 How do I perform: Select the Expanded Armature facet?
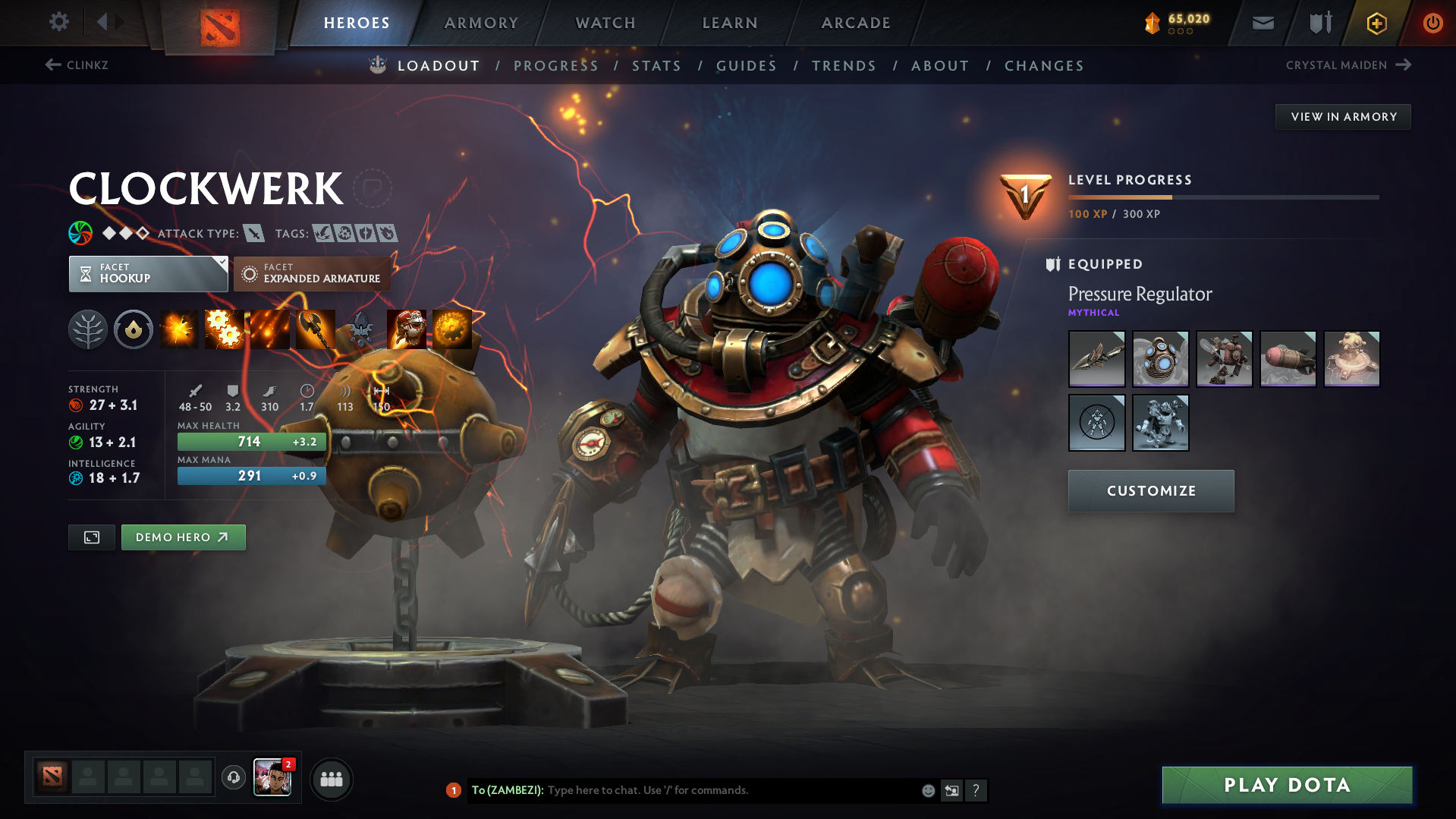(312, 273)
